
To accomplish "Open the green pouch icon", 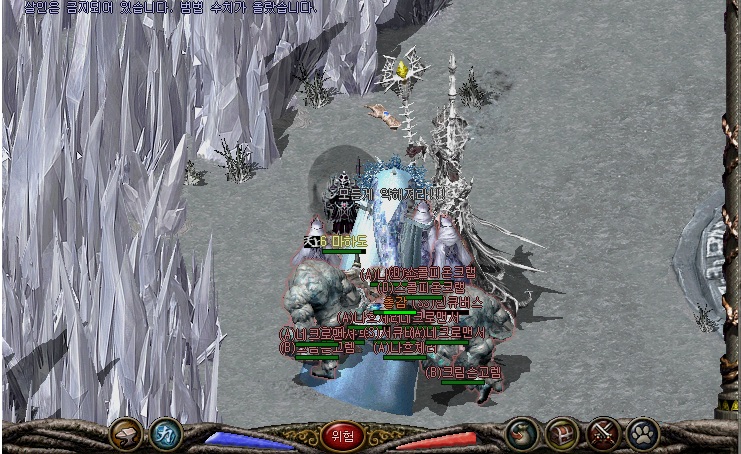I will [522, 434].
